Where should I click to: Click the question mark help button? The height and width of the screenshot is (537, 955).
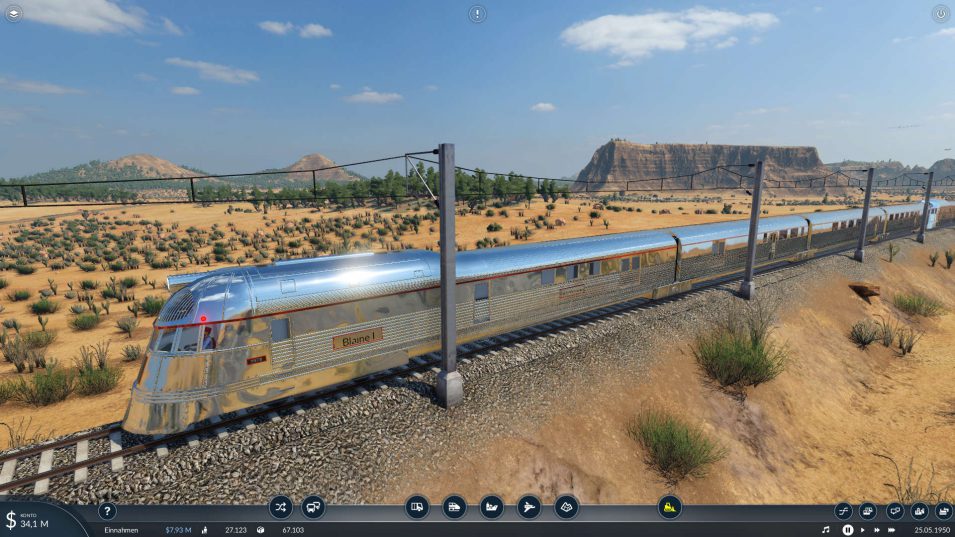pos(107,510)
